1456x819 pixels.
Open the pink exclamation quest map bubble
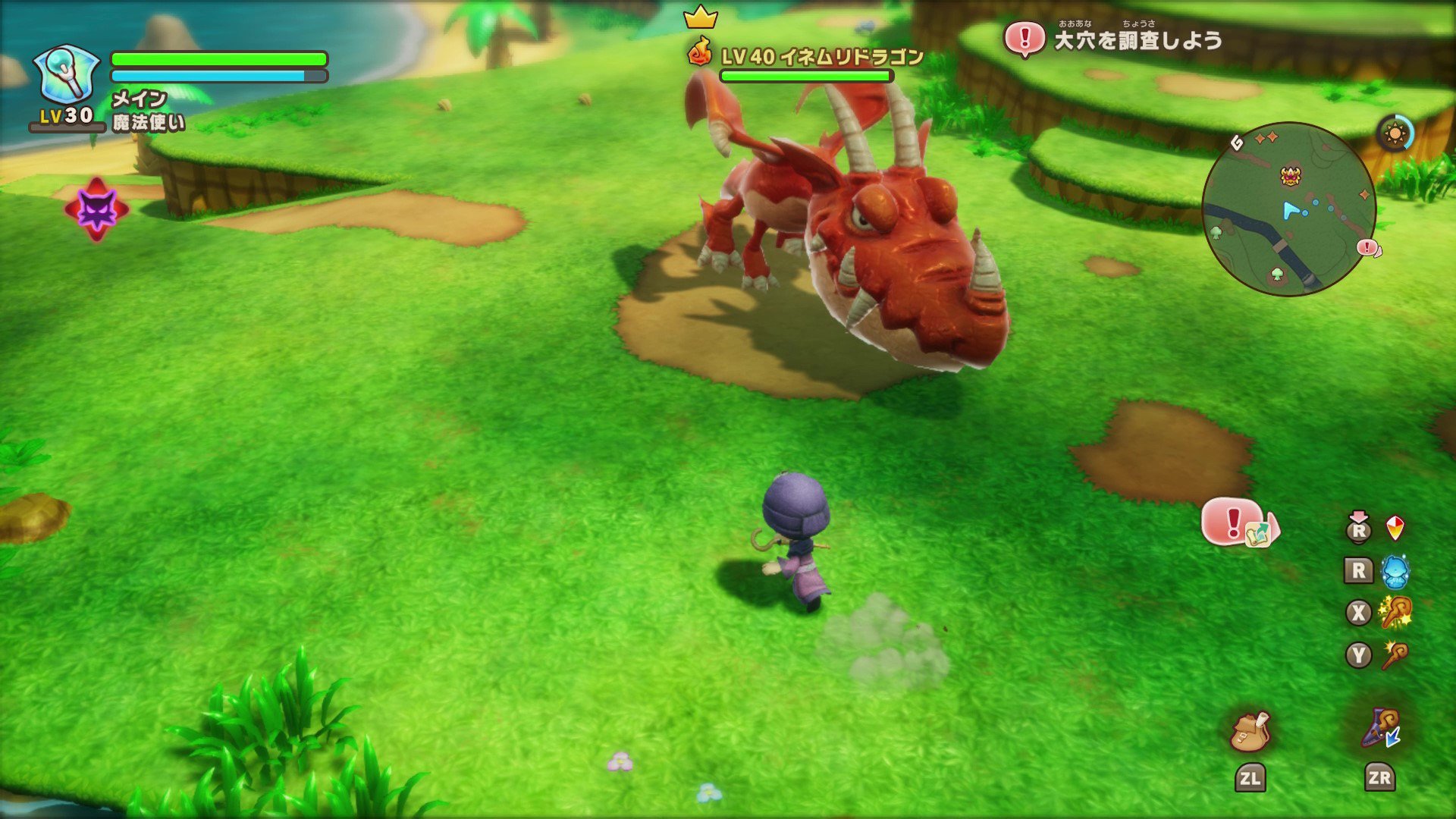click(x=1239, y=522)
